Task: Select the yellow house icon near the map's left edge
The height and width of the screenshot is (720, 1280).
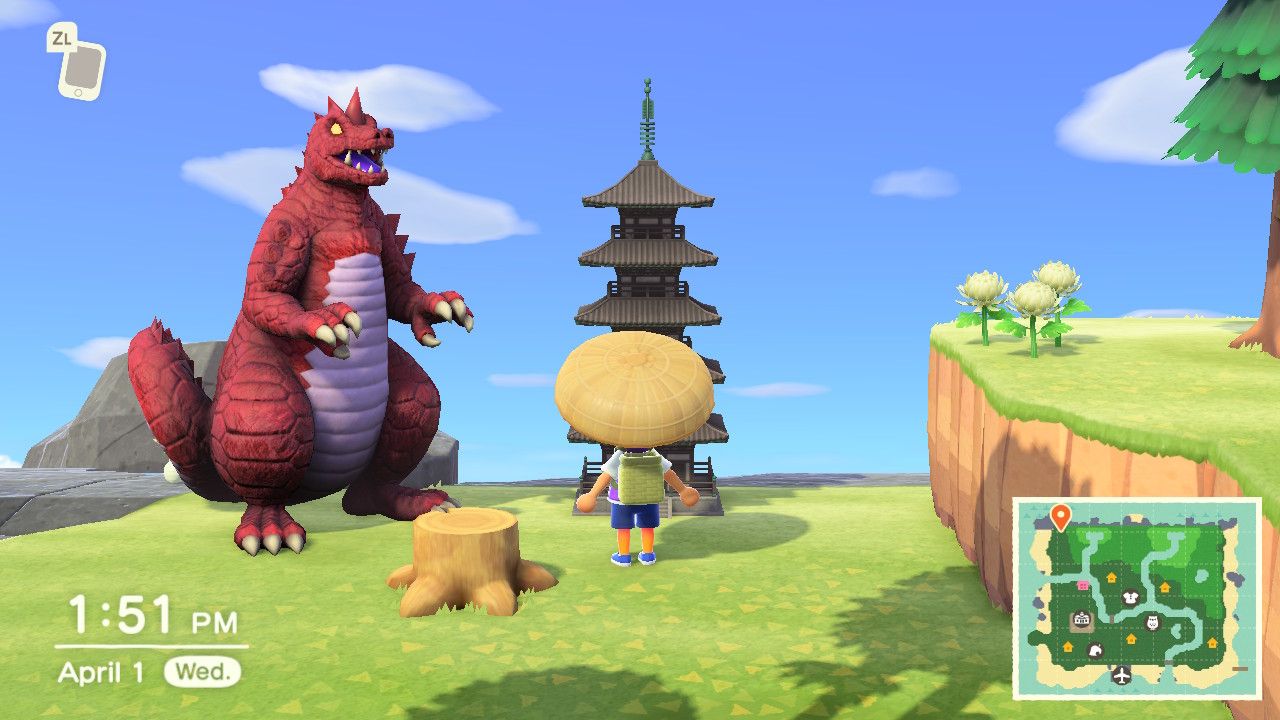Action: pos(1068,645)
